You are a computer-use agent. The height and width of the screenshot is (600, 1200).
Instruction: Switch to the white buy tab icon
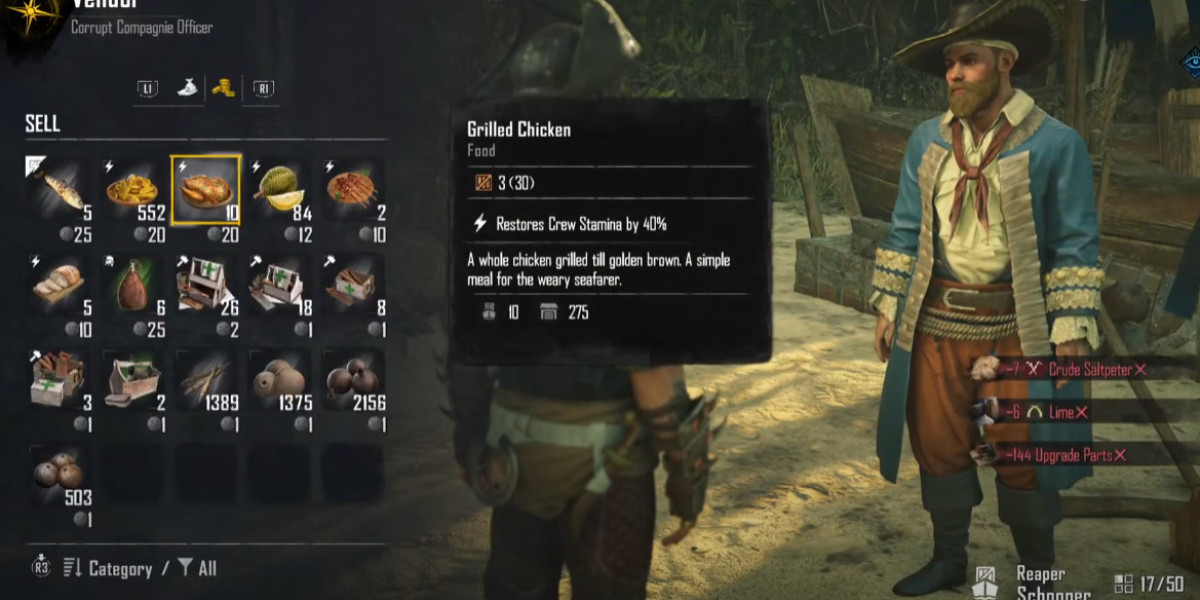click(186, 88)
